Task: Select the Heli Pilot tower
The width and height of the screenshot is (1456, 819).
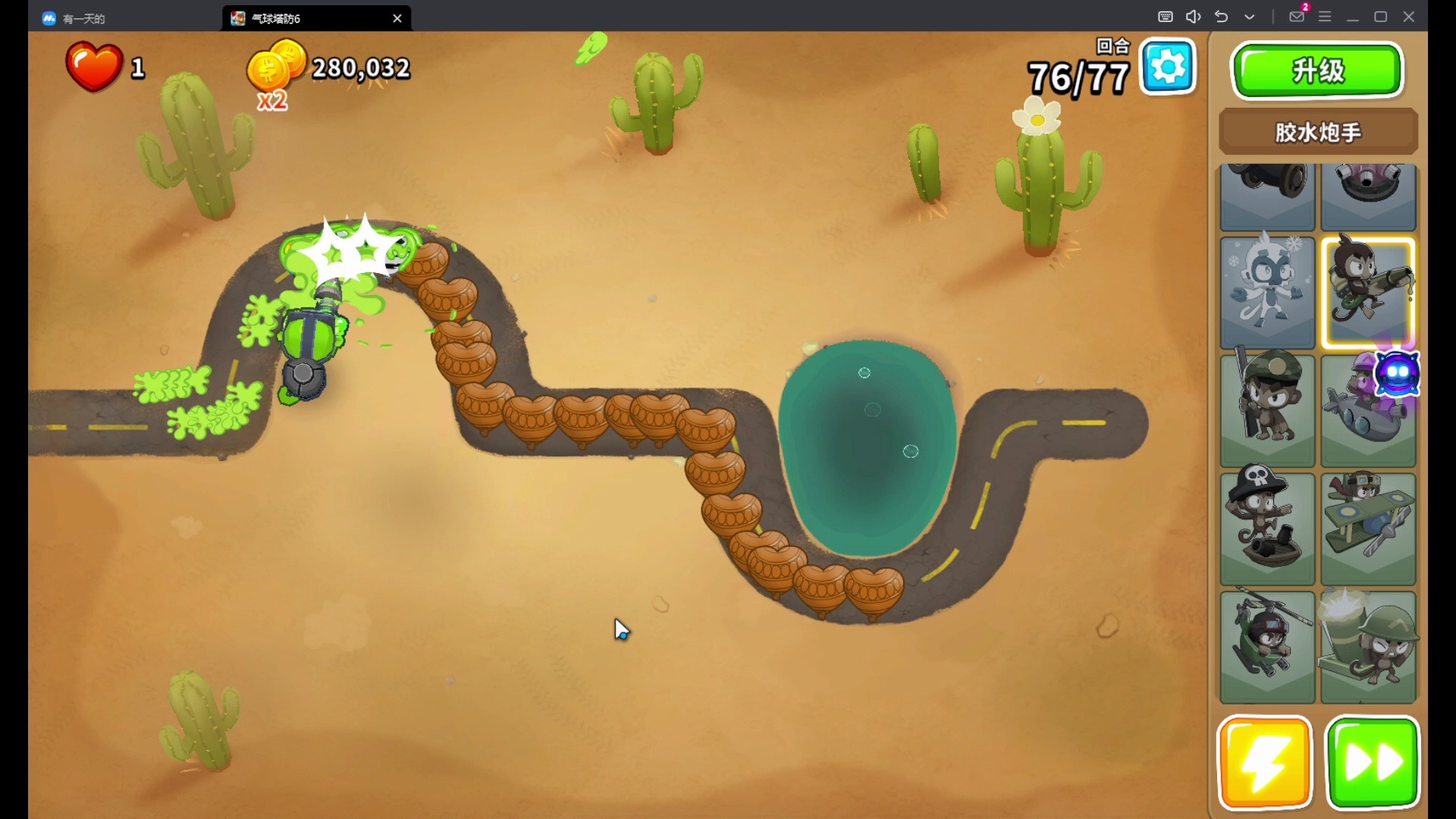Action: coord(1267,647)
